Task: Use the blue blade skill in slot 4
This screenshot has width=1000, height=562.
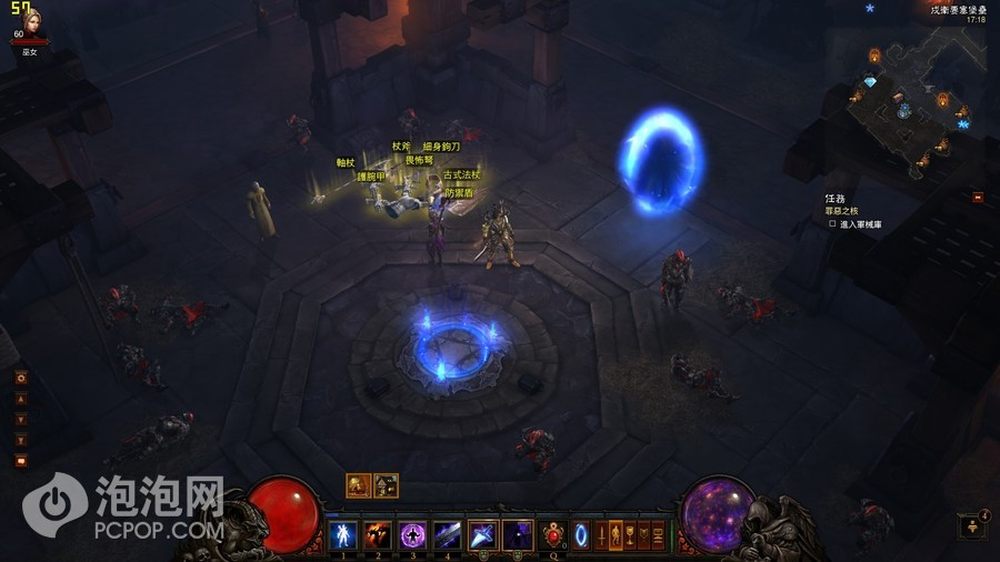Action: coord(447,534)
